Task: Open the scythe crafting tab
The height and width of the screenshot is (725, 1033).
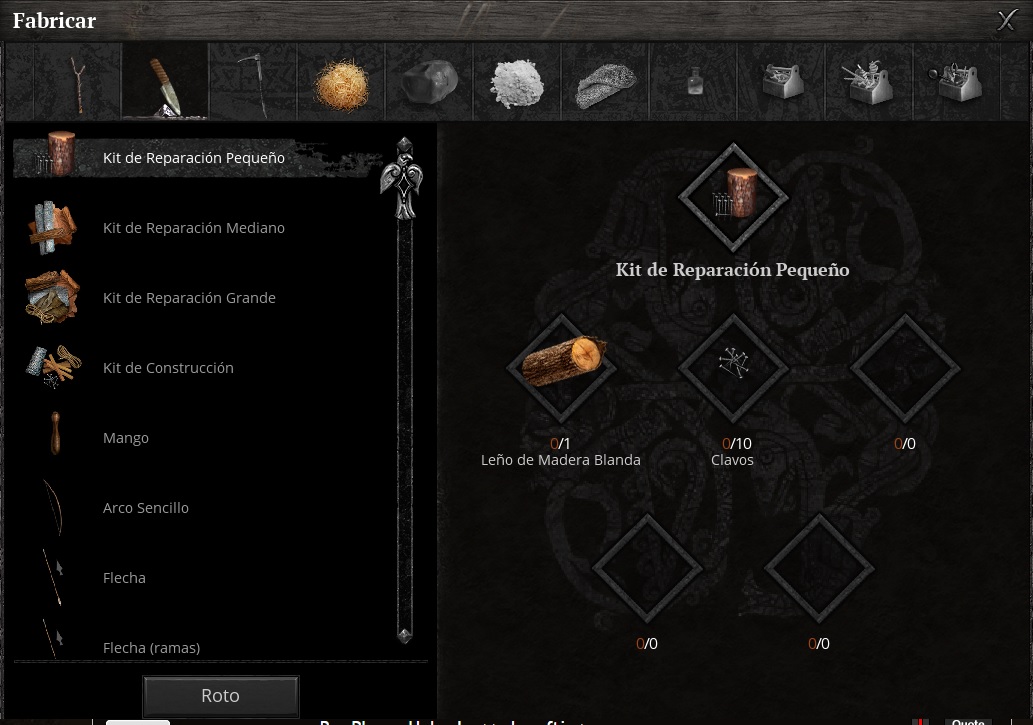Action: [252, 82]
